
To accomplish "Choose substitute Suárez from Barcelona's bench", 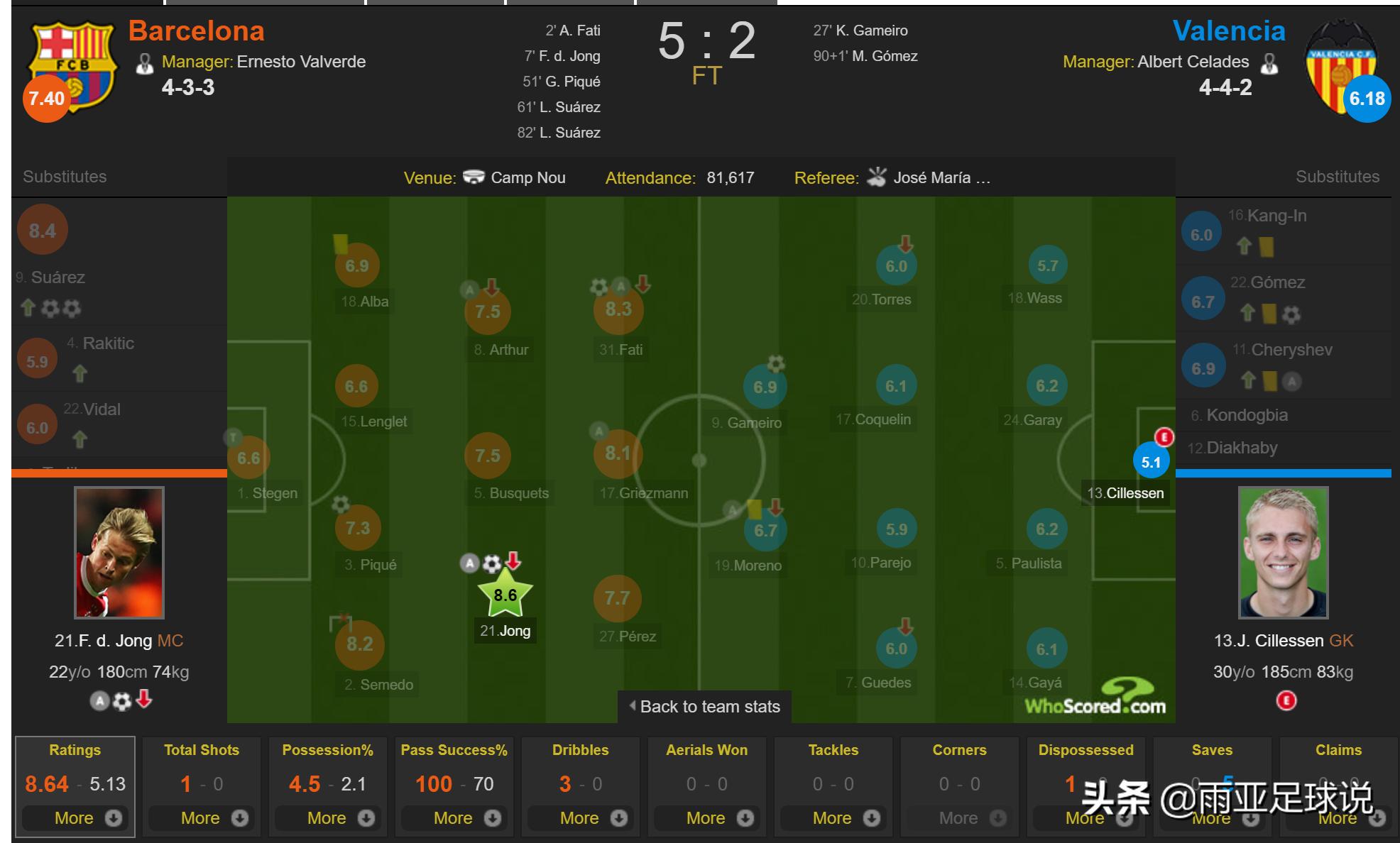I will (x=58, y=277).
